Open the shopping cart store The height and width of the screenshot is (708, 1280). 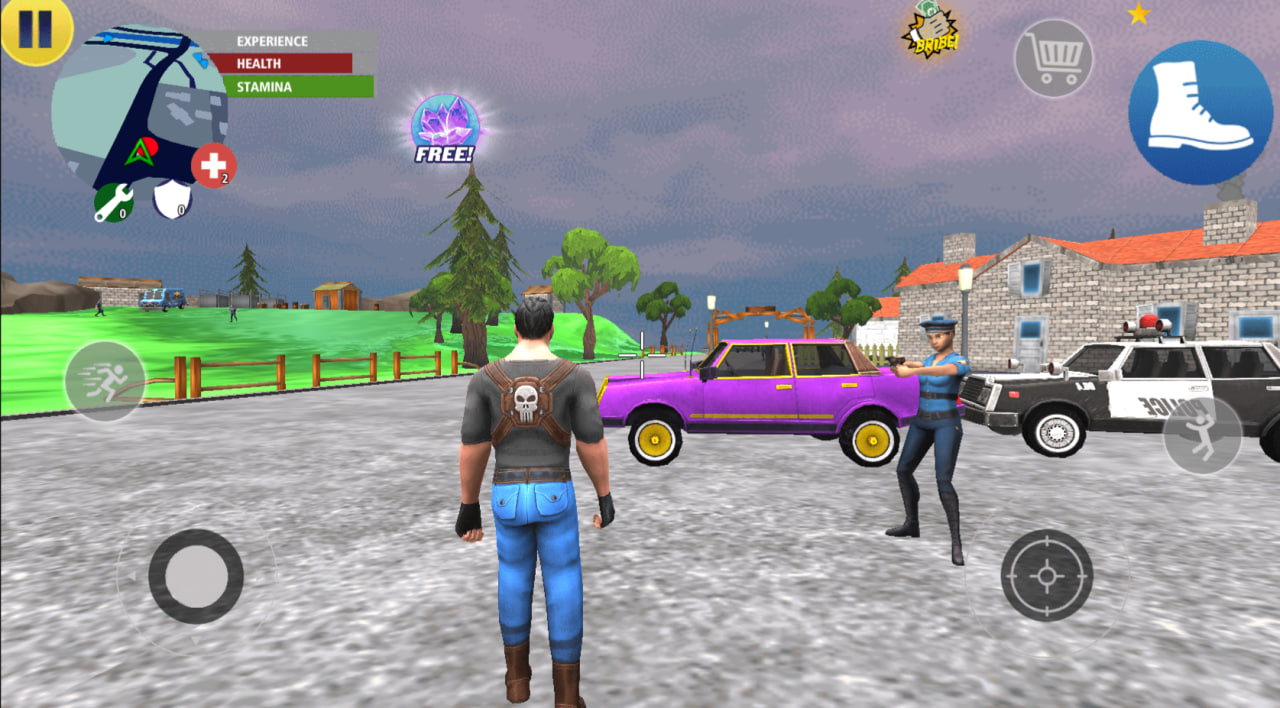[x=1053, y=58]
